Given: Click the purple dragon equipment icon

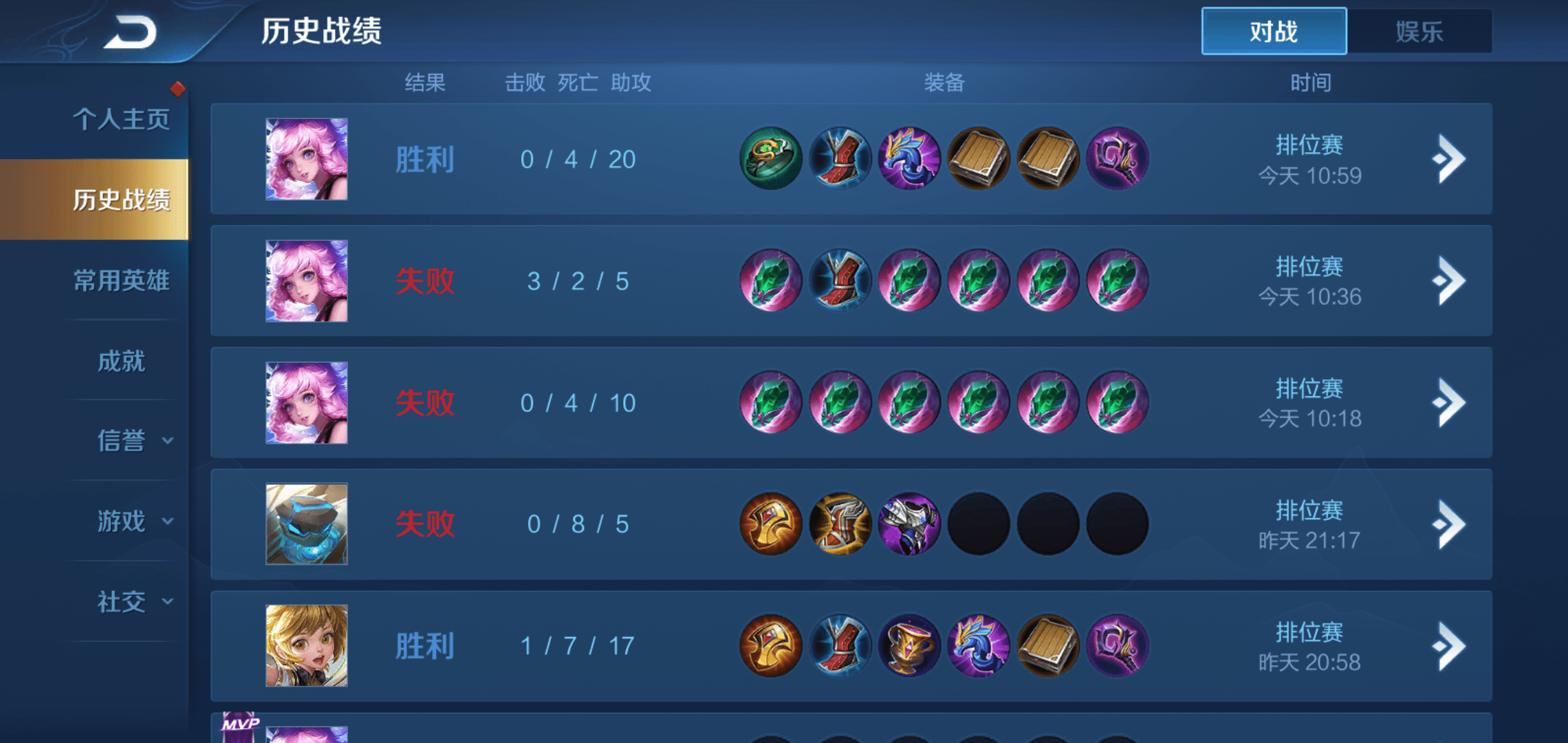Looking at the screenshot, I should click(911, 158).
